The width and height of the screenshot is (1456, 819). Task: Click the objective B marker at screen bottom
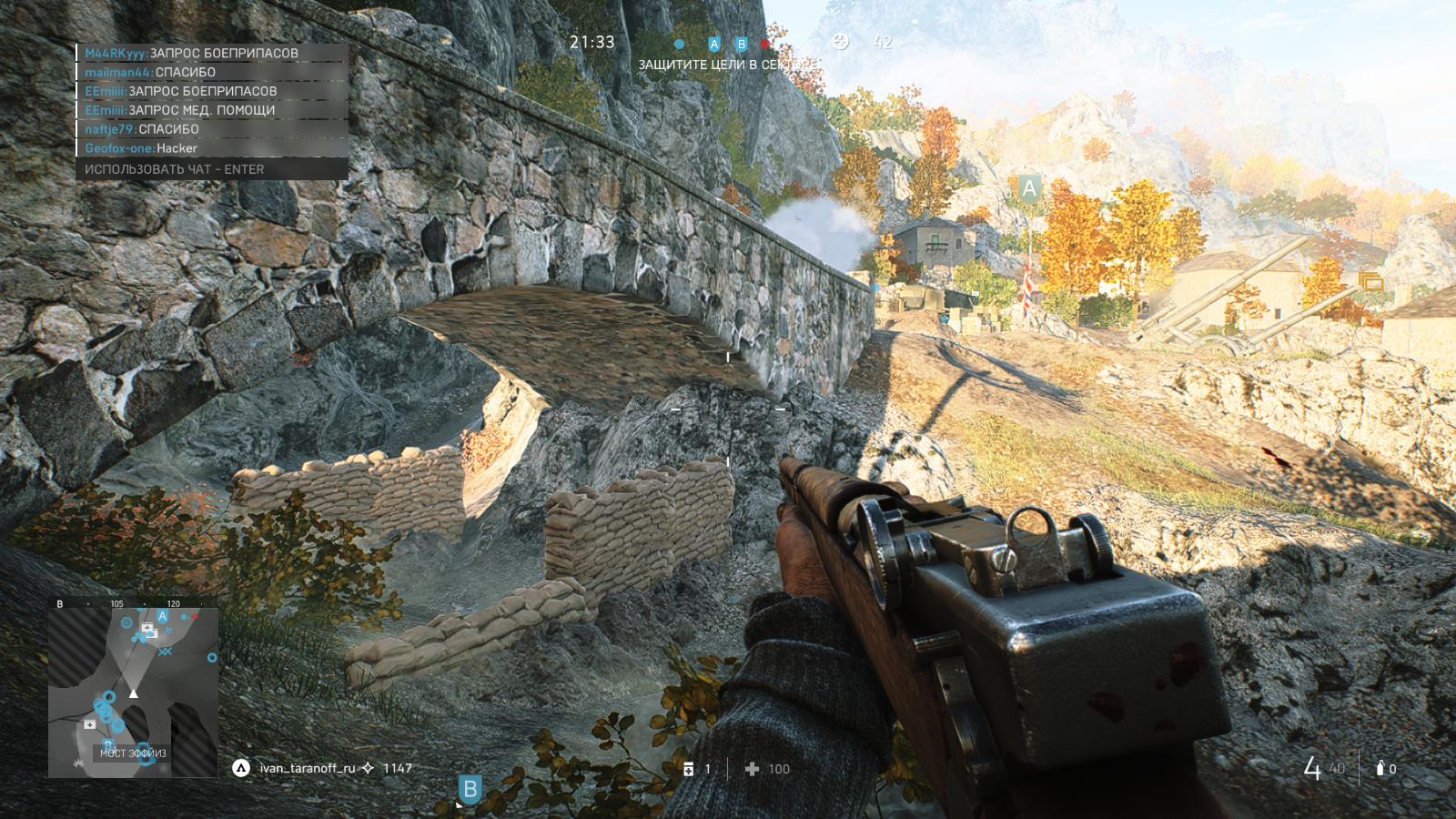coord(470,789)
